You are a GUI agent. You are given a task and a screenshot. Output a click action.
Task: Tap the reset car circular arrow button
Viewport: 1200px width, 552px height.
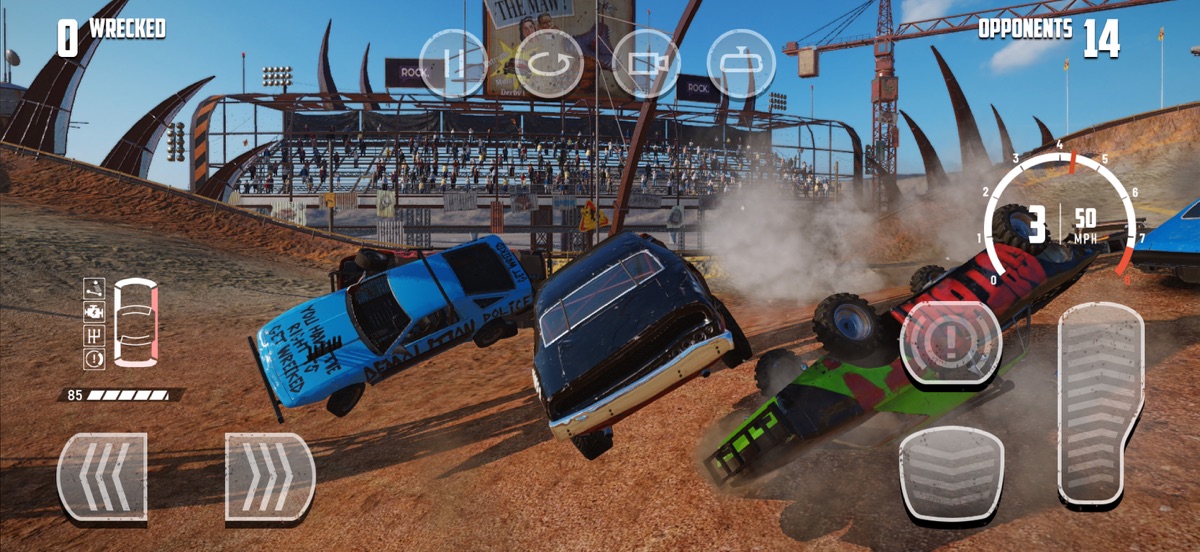coord(549,63)
